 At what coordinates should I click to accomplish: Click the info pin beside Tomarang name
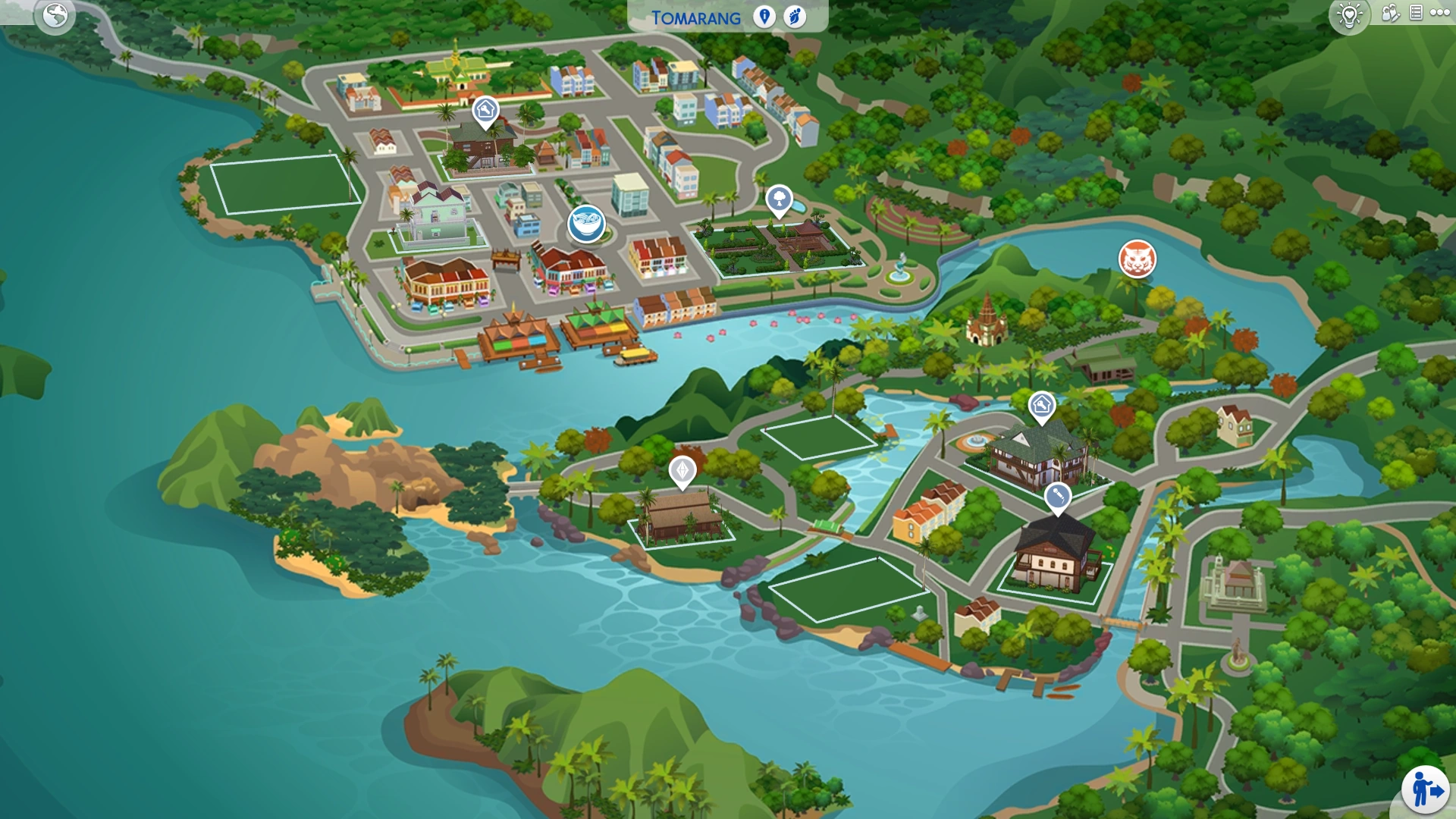(x=764, y=17)
